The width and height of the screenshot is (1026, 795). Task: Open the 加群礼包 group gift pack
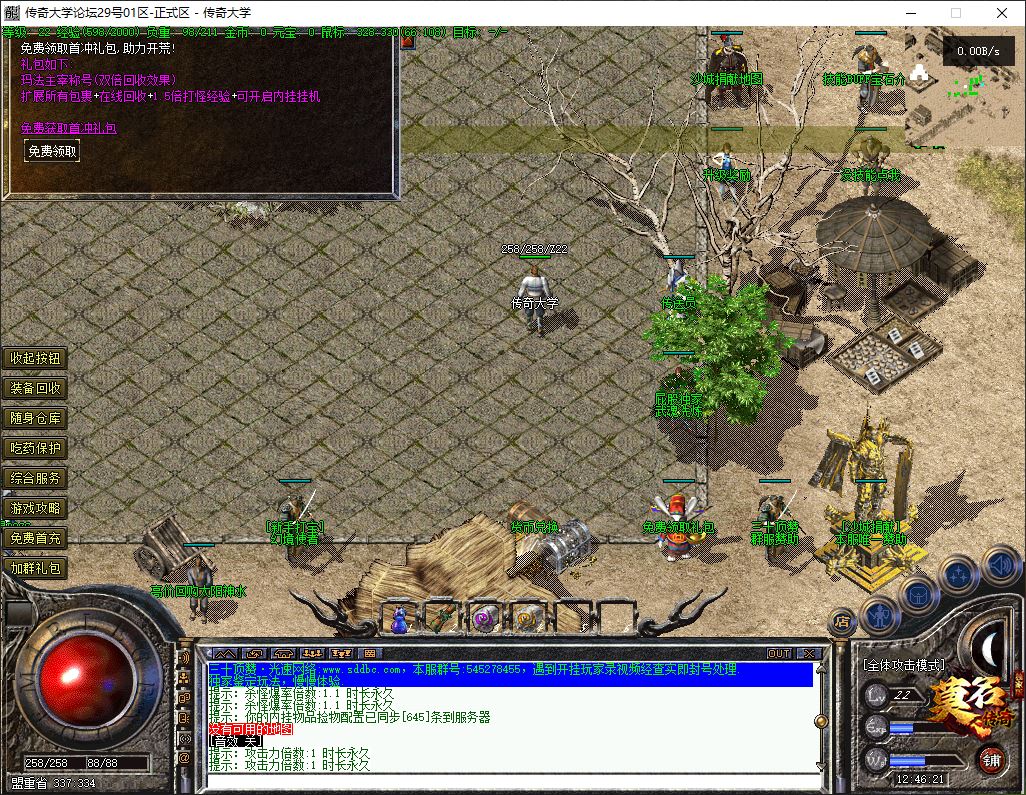click(x=35, y=568)
